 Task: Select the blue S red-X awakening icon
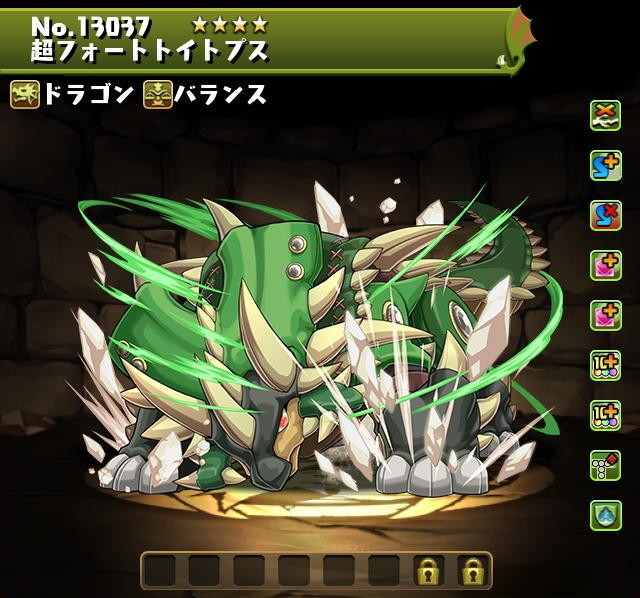tap(602, 215)
